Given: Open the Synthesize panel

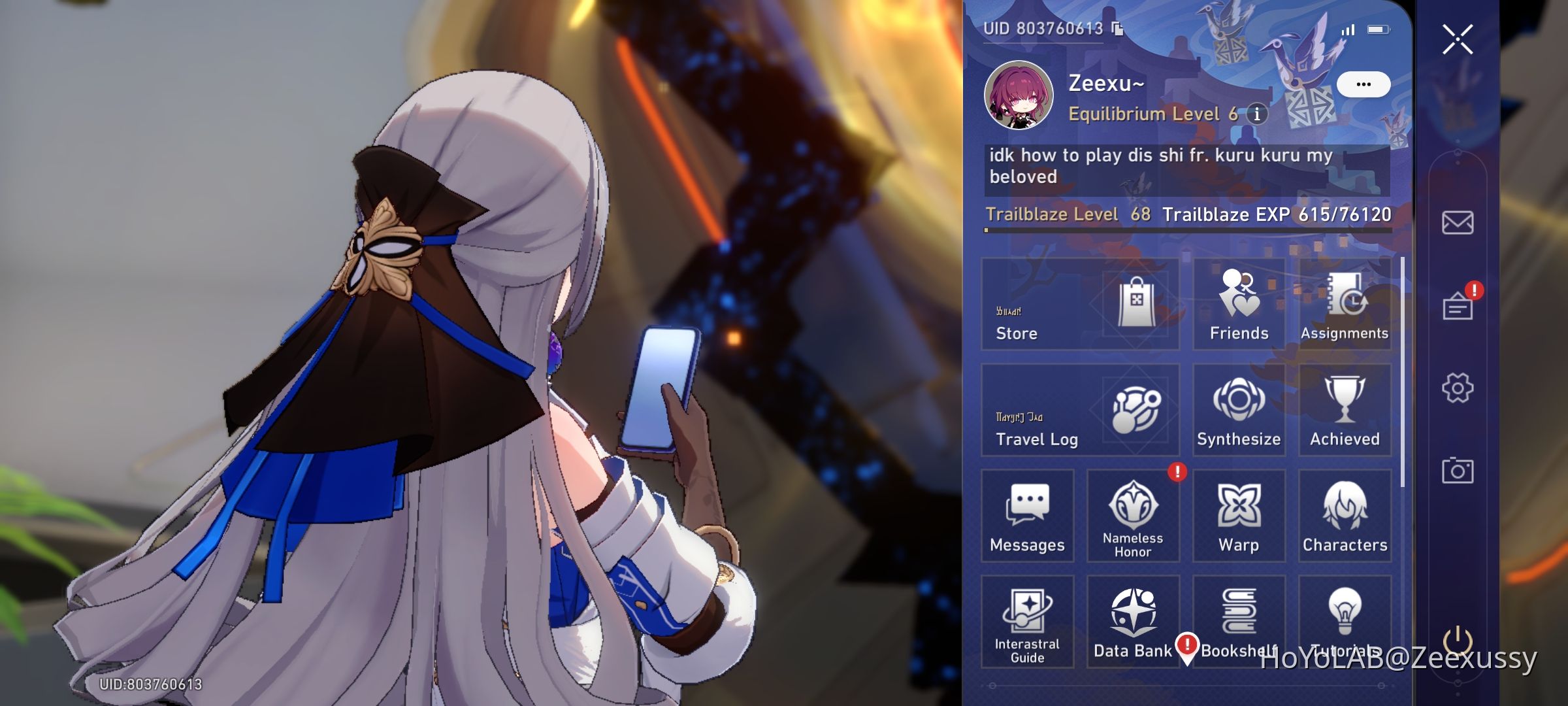Looking at the screenshot, I should coord(1238,411).
